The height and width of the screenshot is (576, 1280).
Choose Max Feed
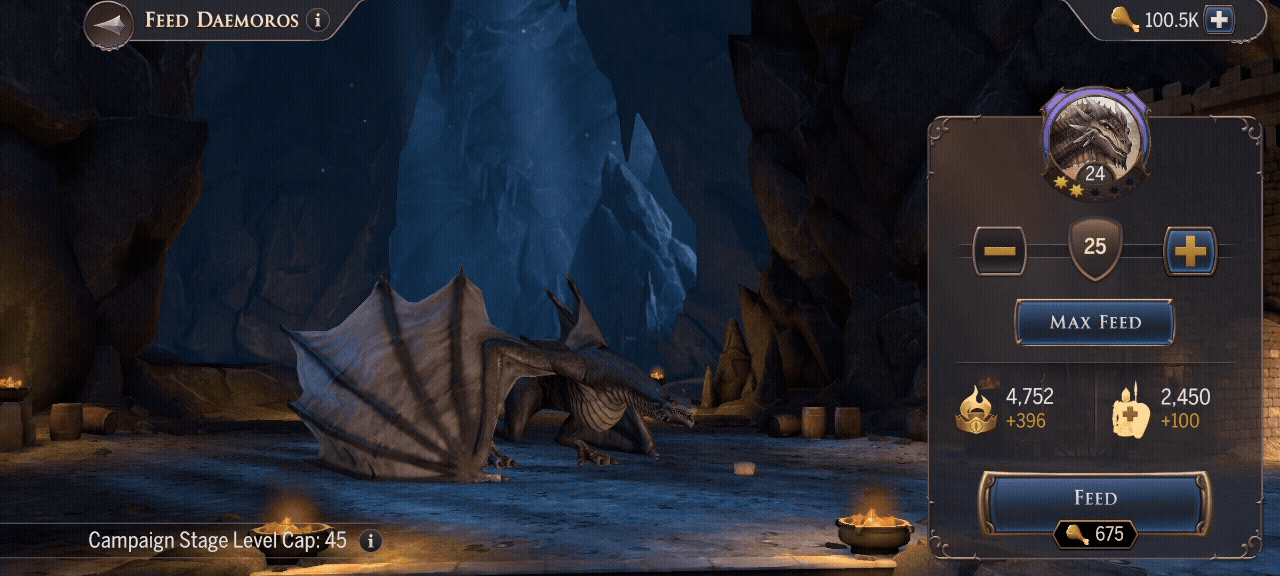tap(1095, 323)
